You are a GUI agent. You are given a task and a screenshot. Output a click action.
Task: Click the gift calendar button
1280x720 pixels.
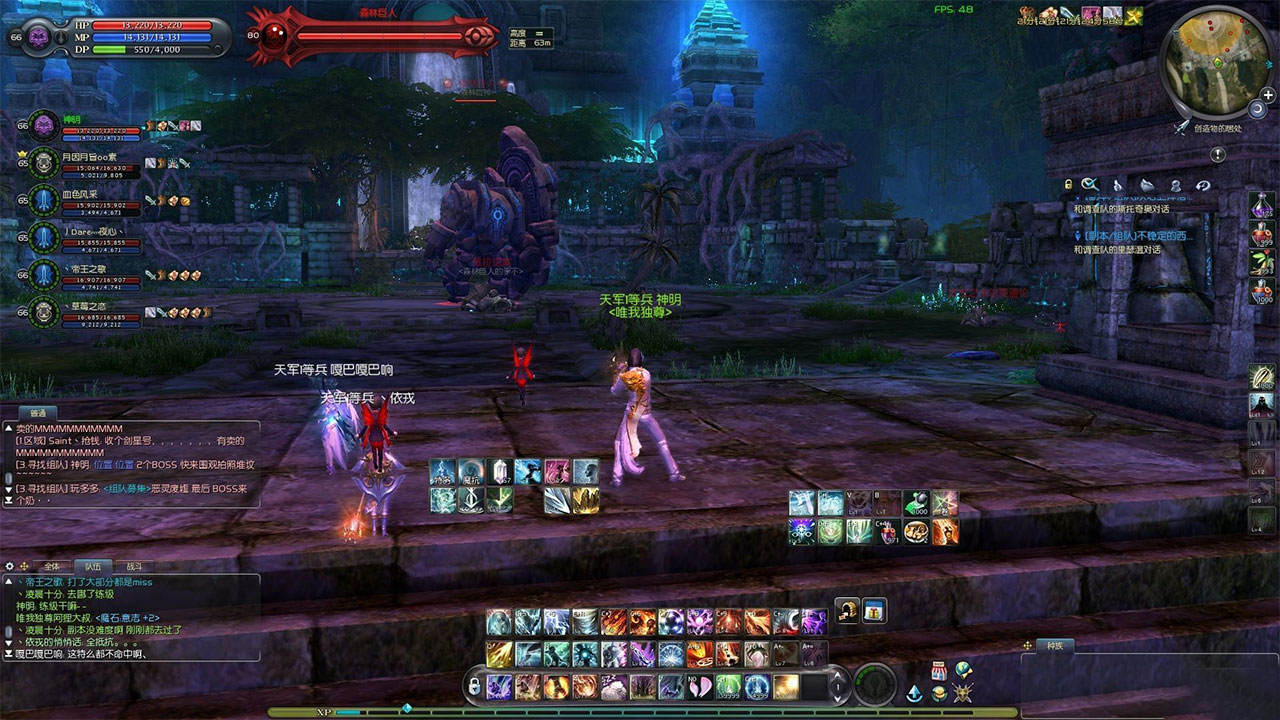(874, 610)
